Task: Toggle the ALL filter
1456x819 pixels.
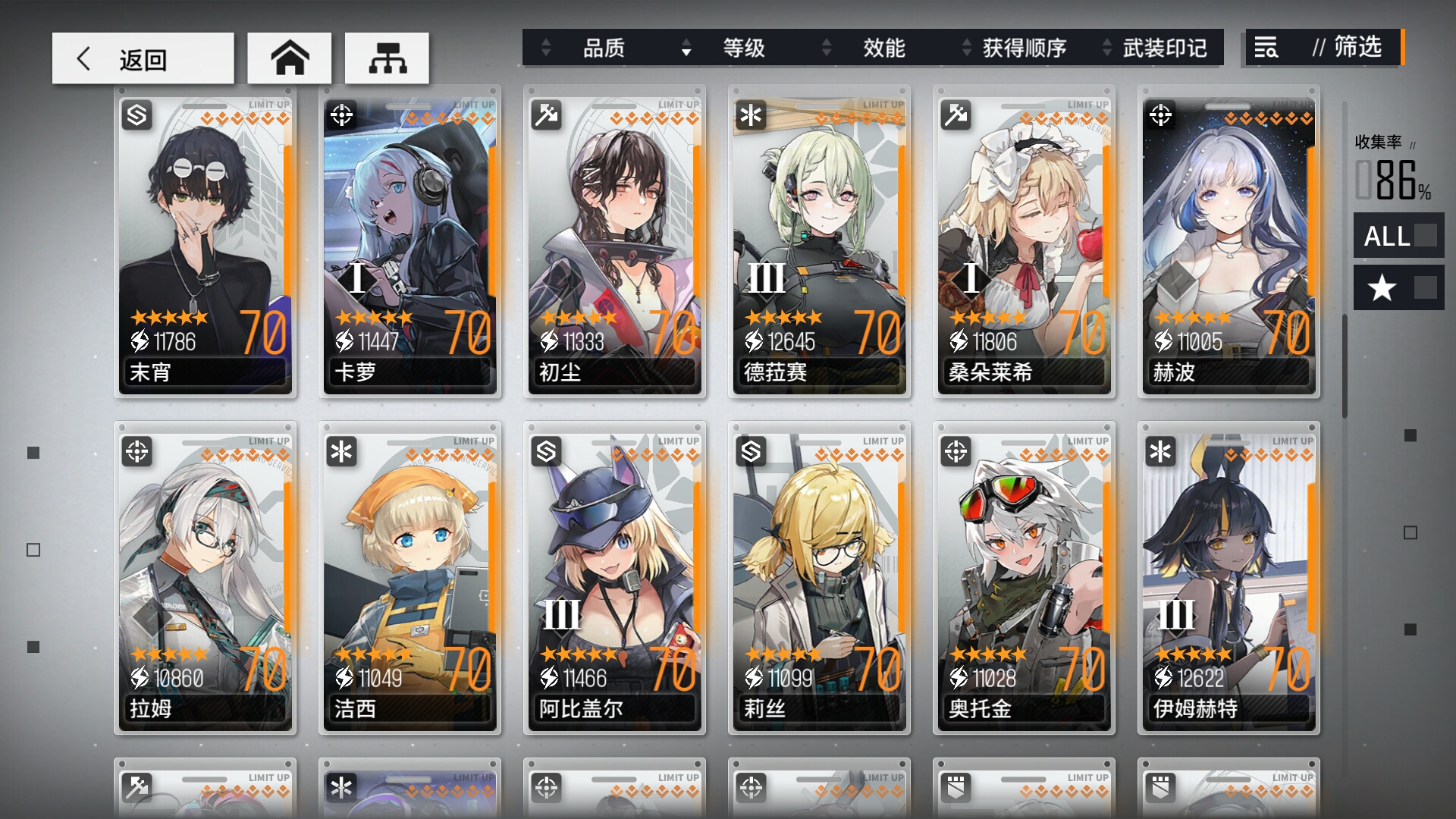Action: 1398,236
